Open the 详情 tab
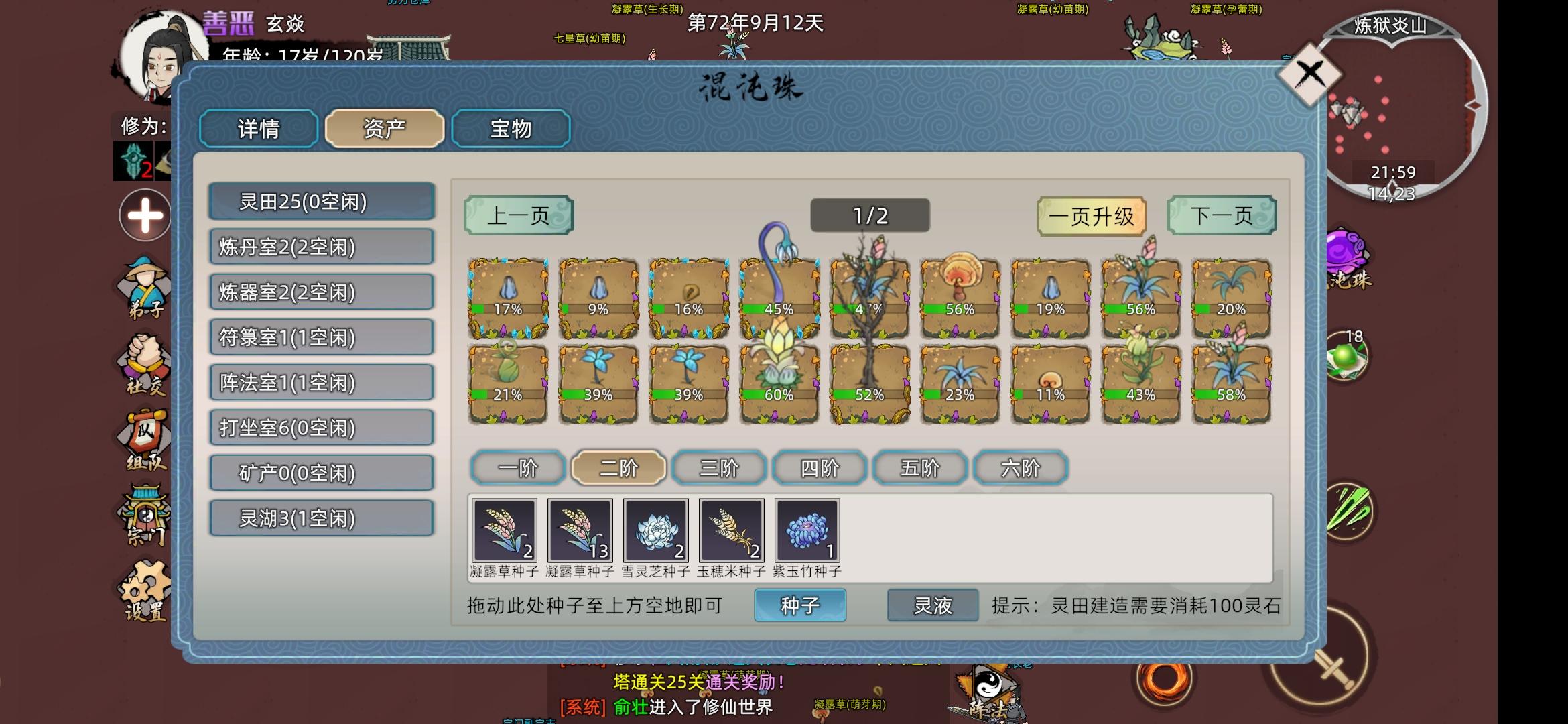Screen dimensions: 1568x724 (257, 129)
